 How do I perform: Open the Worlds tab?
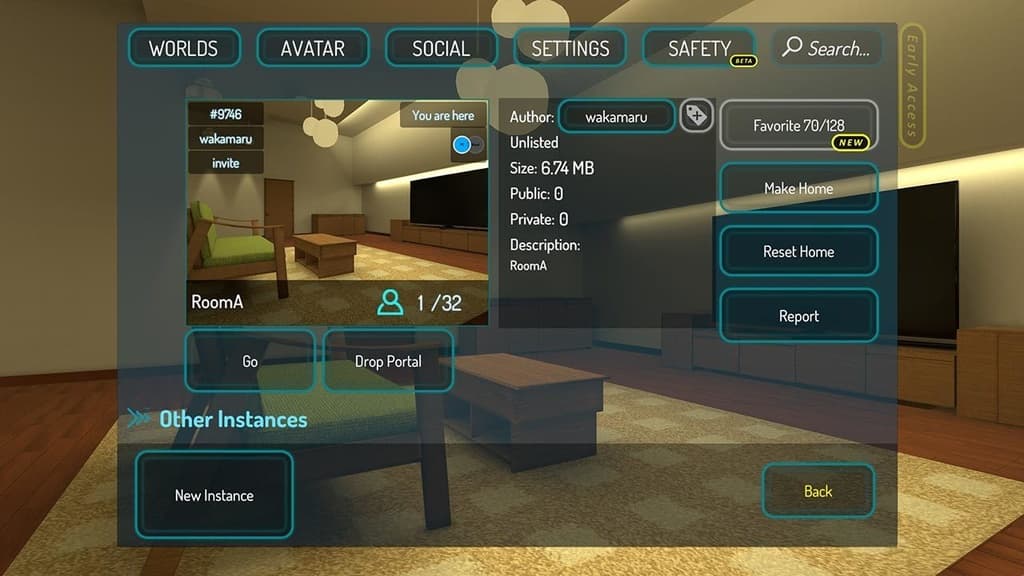tap(184, 48)
